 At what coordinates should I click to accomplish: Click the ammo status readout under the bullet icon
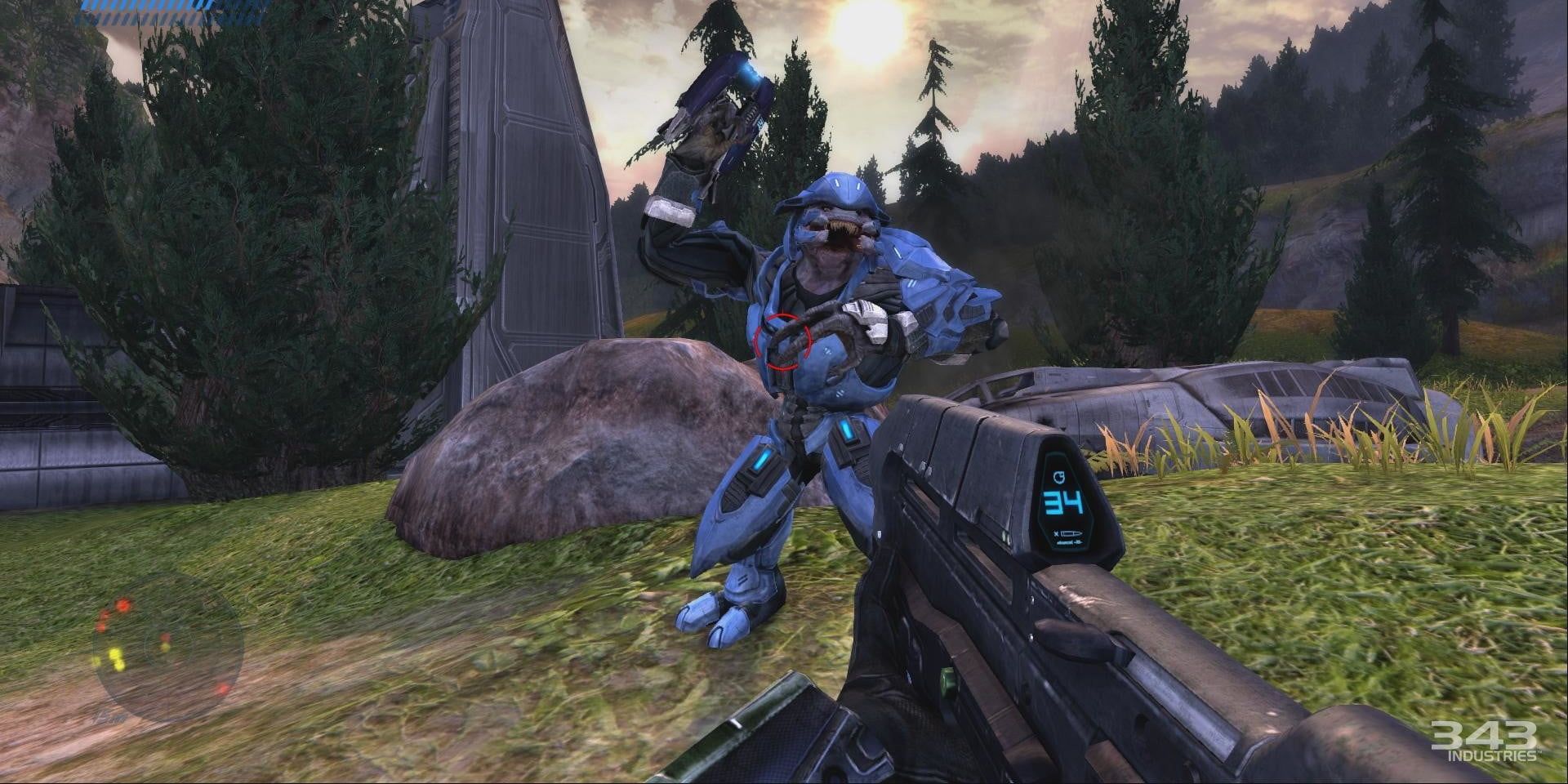click(1068, 542)
